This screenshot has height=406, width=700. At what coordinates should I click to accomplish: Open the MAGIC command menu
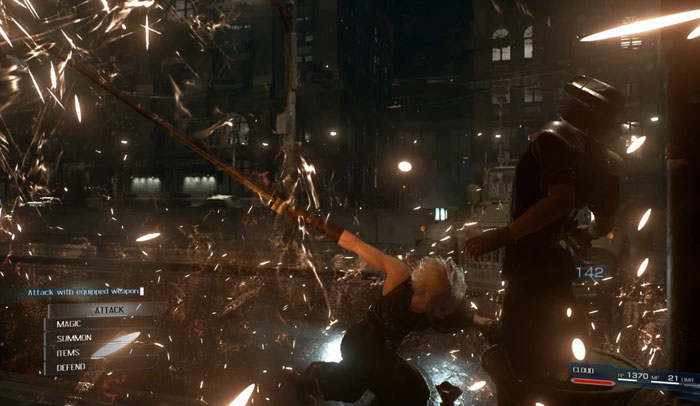(x=82, y=325)
